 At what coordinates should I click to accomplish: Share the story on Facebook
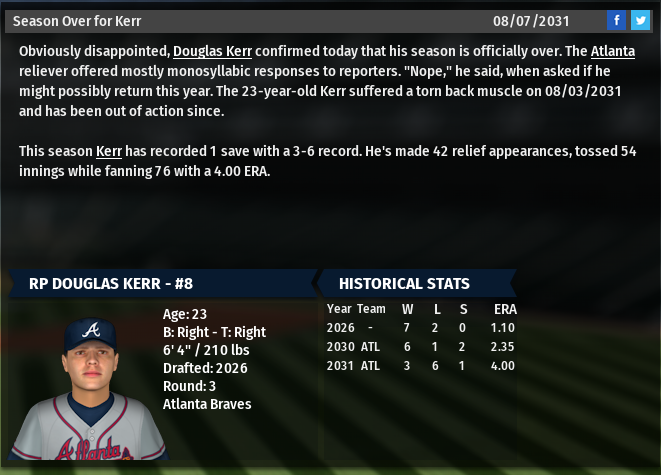click(616, 20)
